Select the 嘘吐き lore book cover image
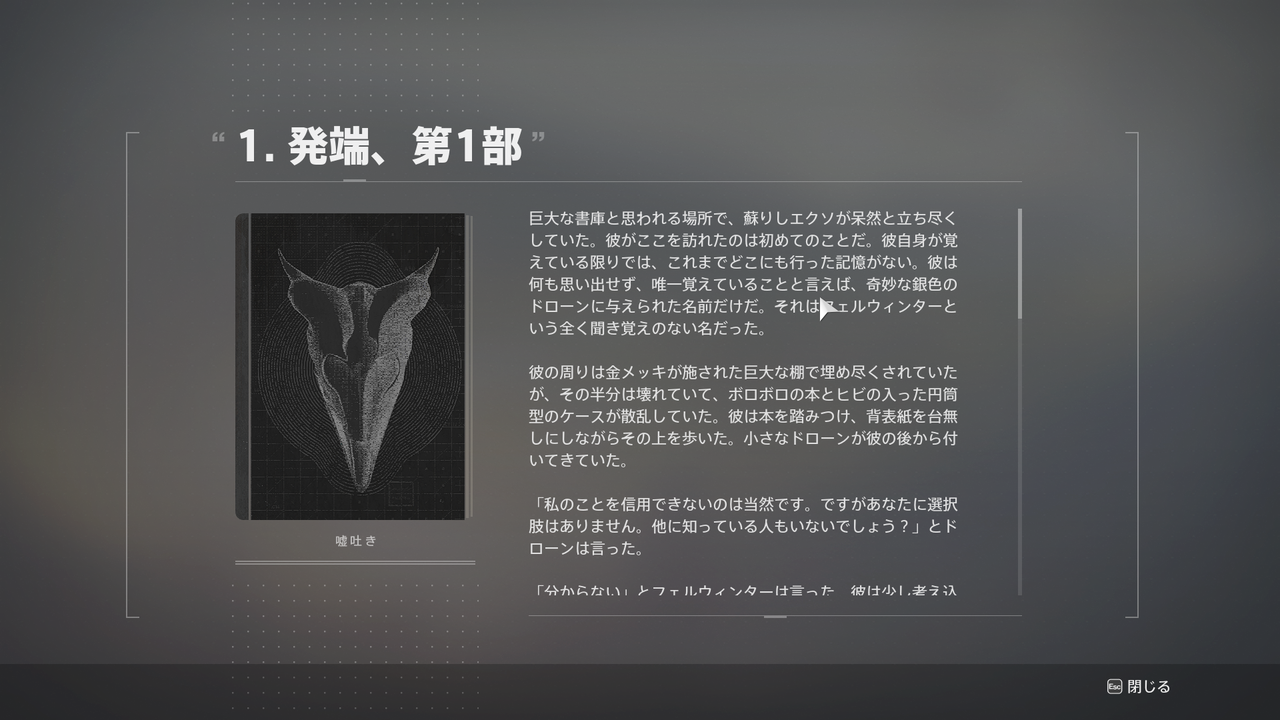 [352, 365]
